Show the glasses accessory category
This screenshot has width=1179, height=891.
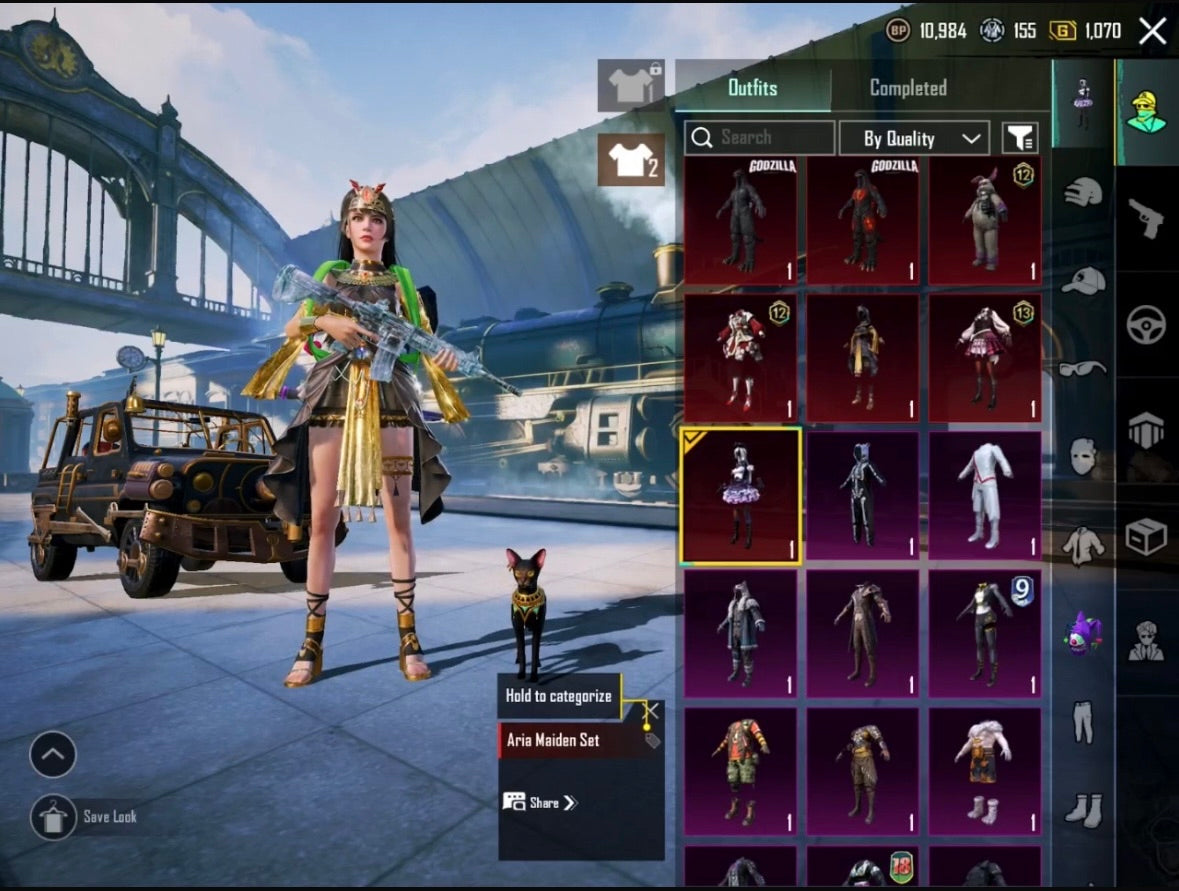(1082, 368)
